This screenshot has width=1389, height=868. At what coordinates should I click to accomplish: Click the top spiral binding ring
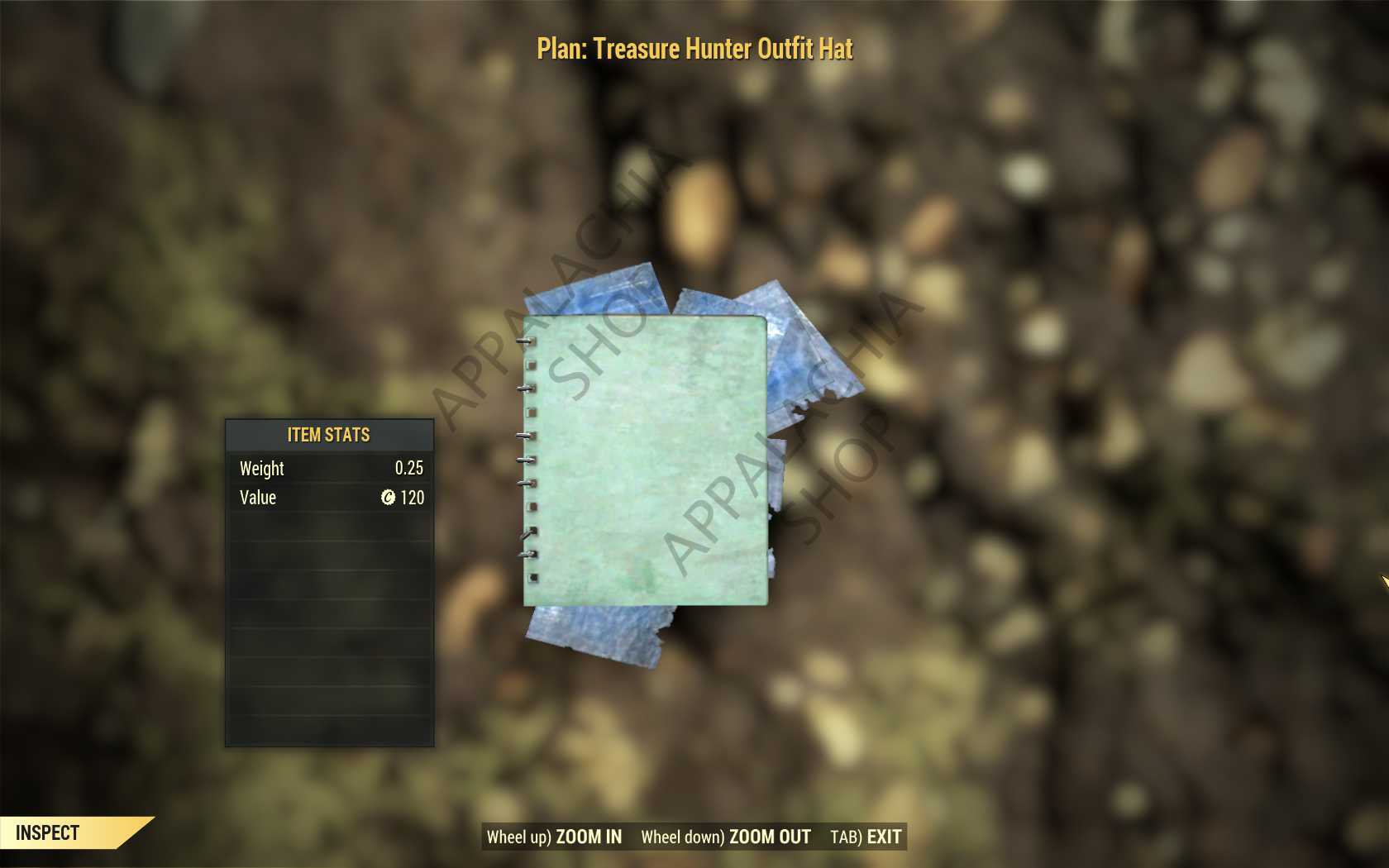pyautogui.click(x=524, y=339)
